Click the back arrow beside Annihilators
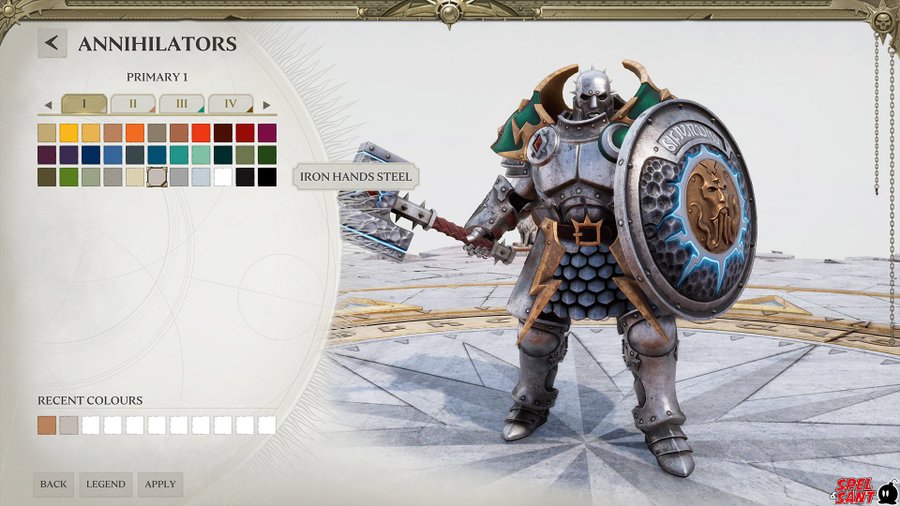900x506 pixels. coord(52,43)
